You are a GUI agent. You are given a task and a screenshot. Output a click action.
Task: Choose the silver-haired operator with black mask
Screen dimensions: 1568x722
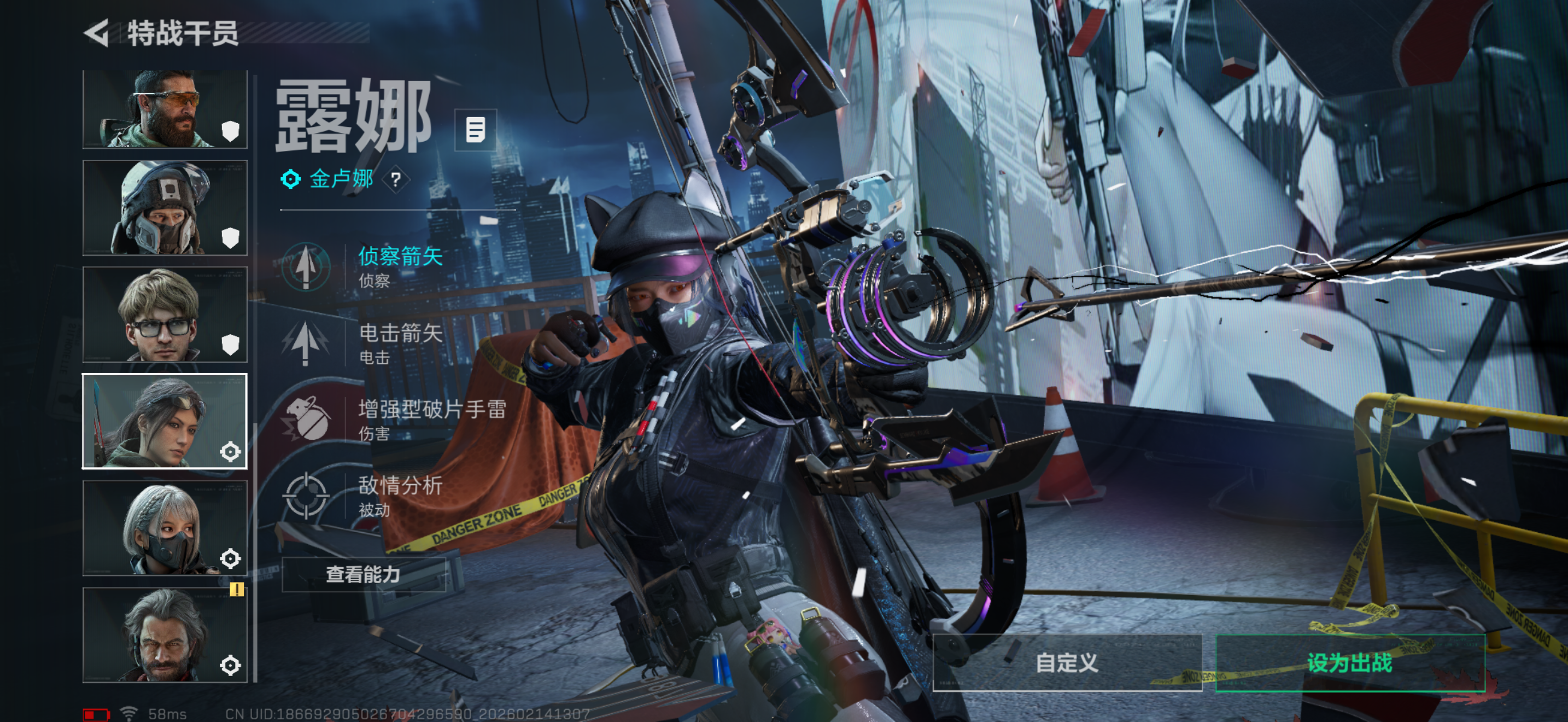pos(165,528)
